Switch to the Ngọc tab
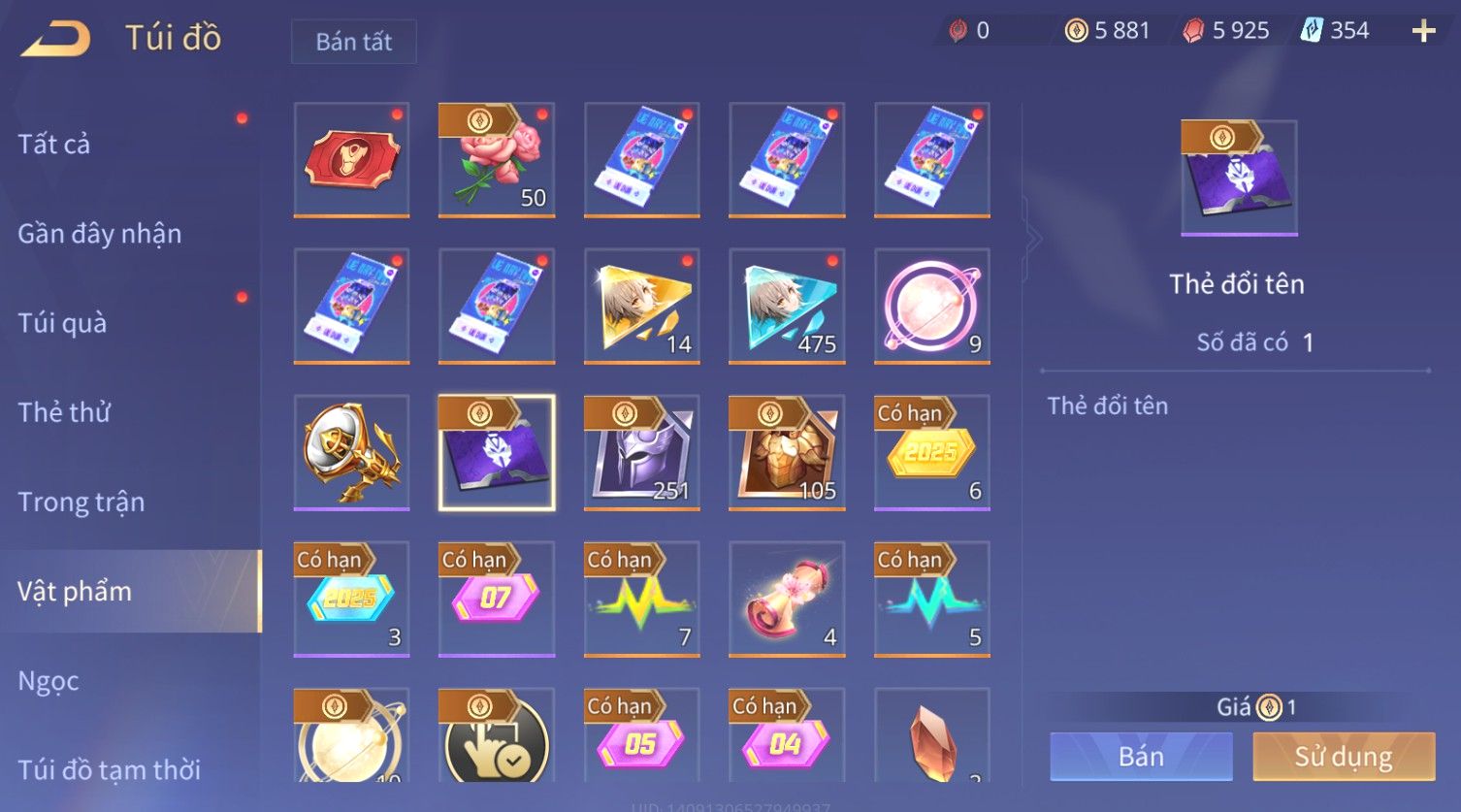1461x812 pixels. coord(49,681)
